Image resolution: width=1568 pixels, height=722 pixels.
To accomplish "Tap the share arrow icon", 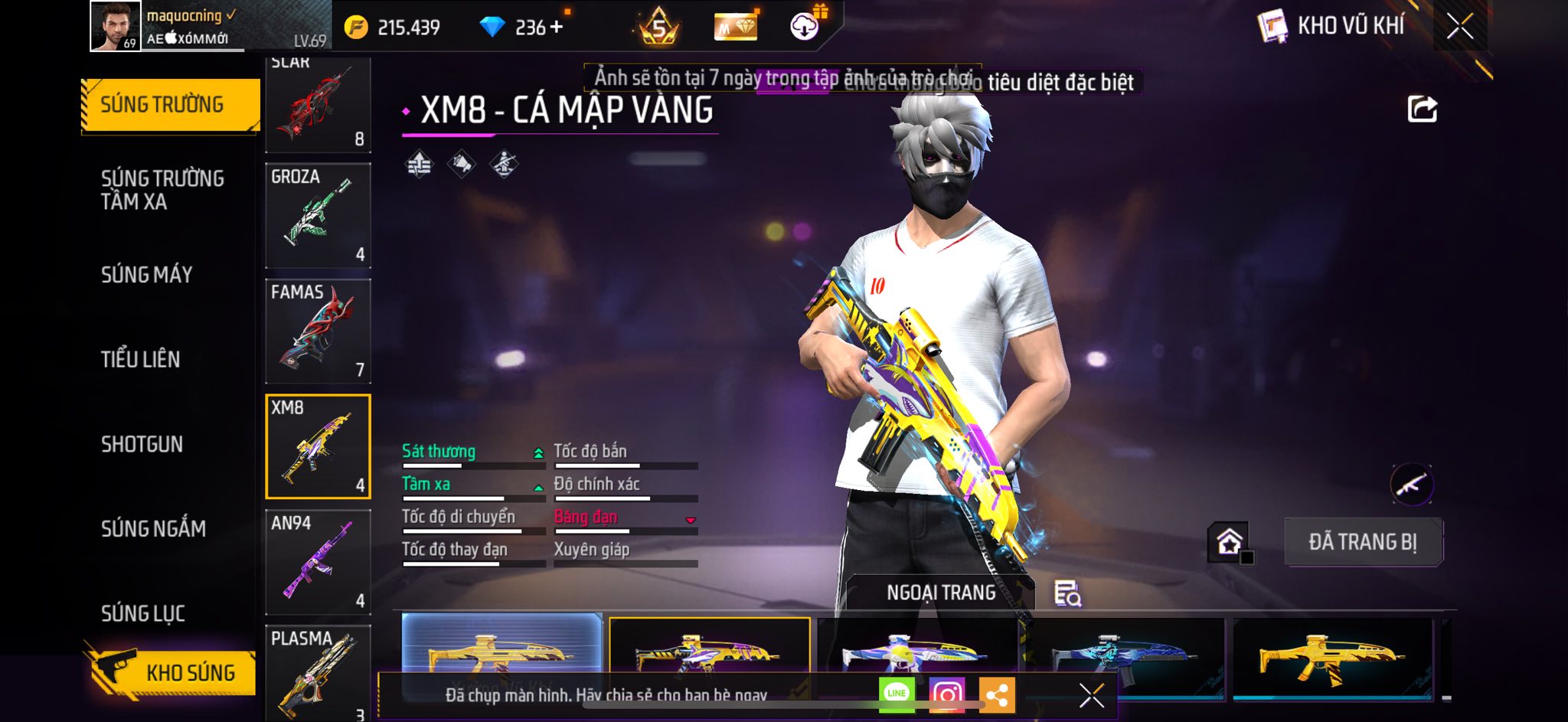I will 1422,109.
